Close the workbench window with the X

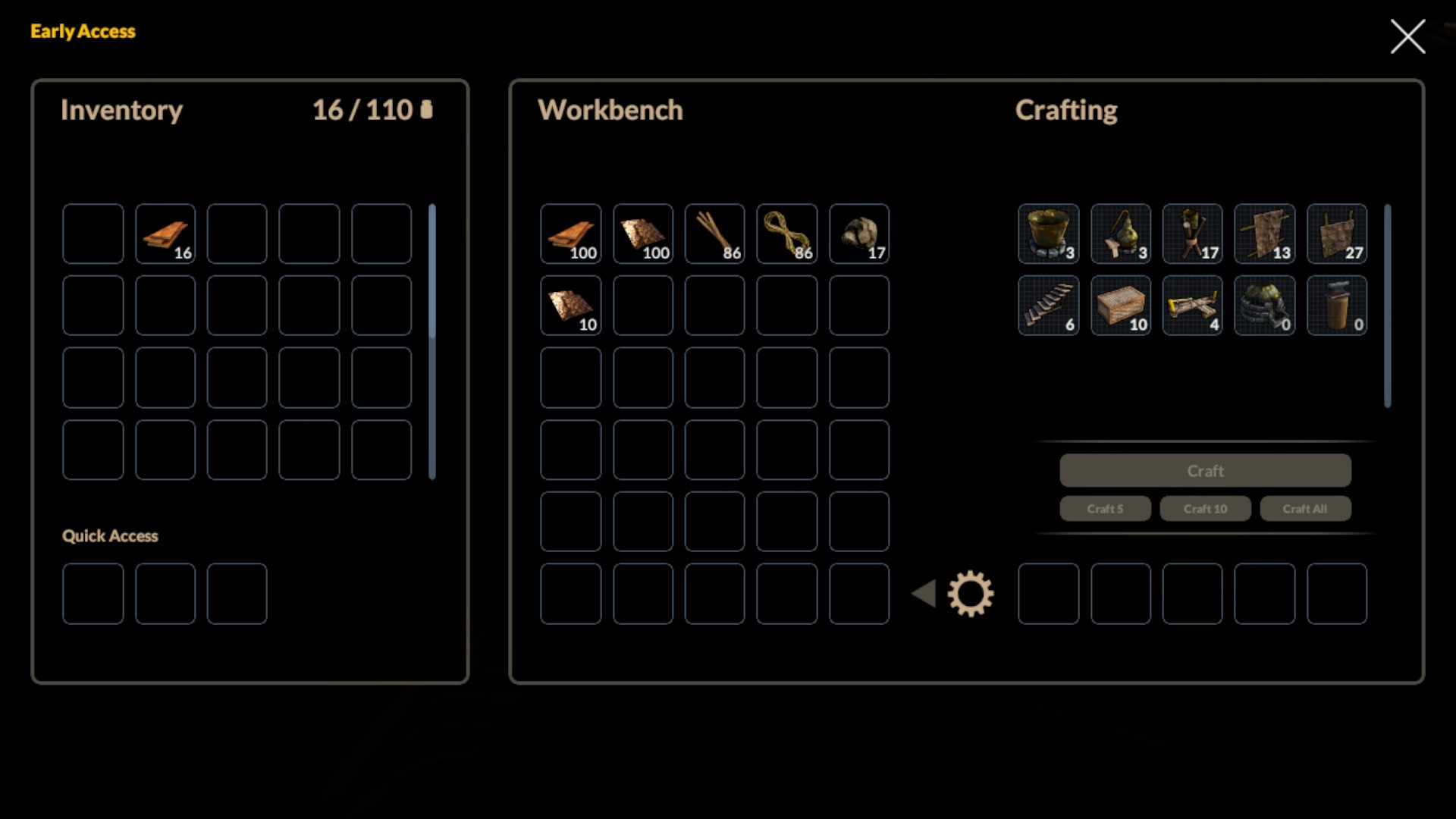point(1407,36)
